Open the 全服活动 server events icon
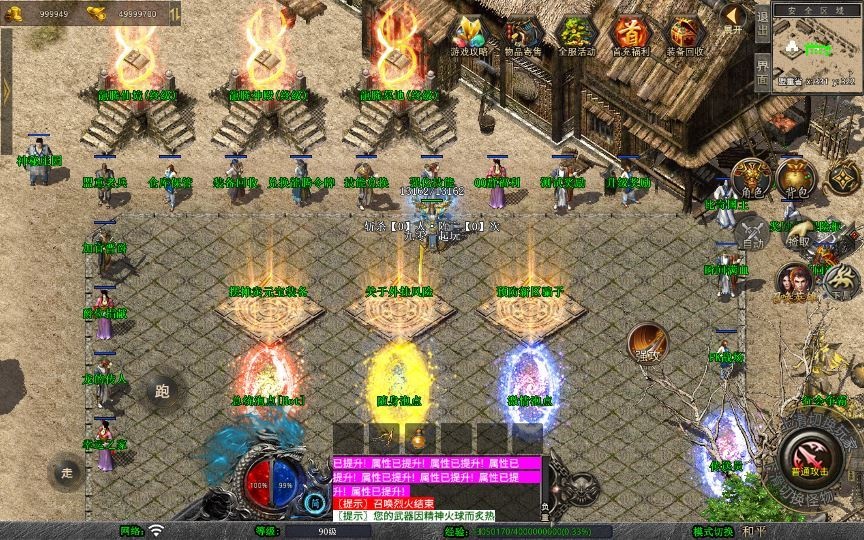This screenshot has width=864, height=540. tap(577, 35)
